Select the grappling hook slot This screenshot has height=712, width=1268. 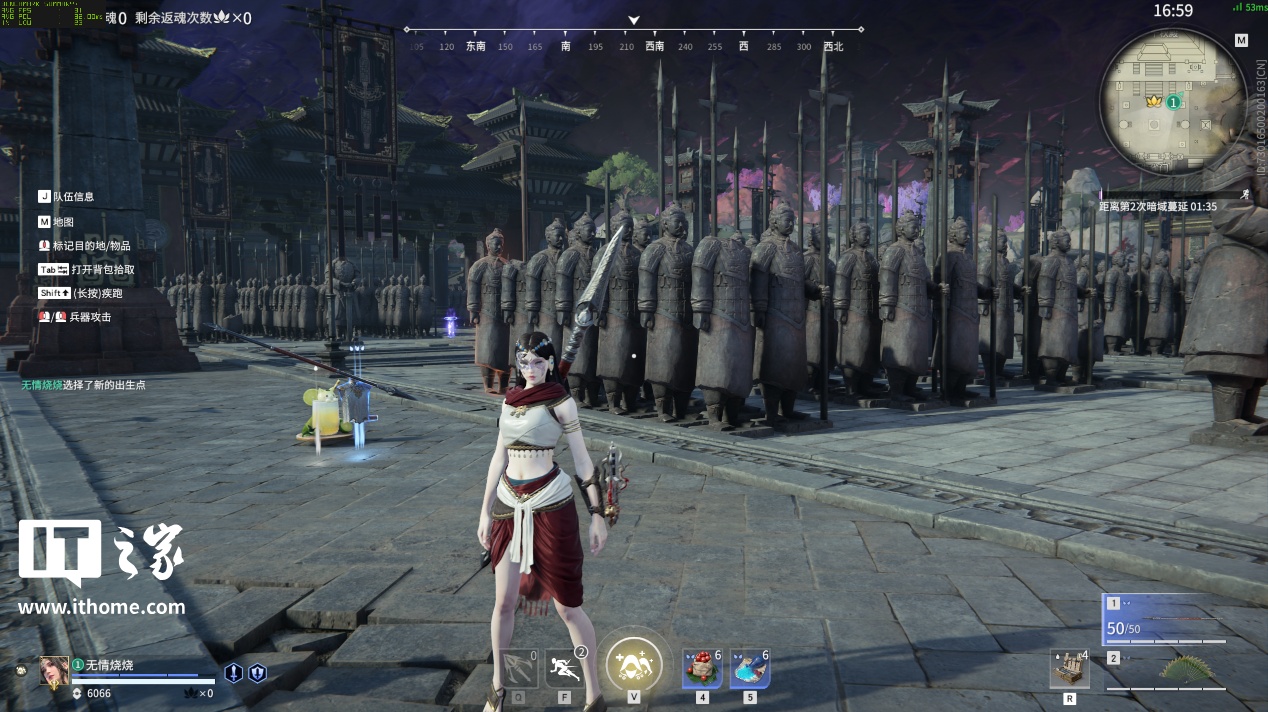(520, 668)
